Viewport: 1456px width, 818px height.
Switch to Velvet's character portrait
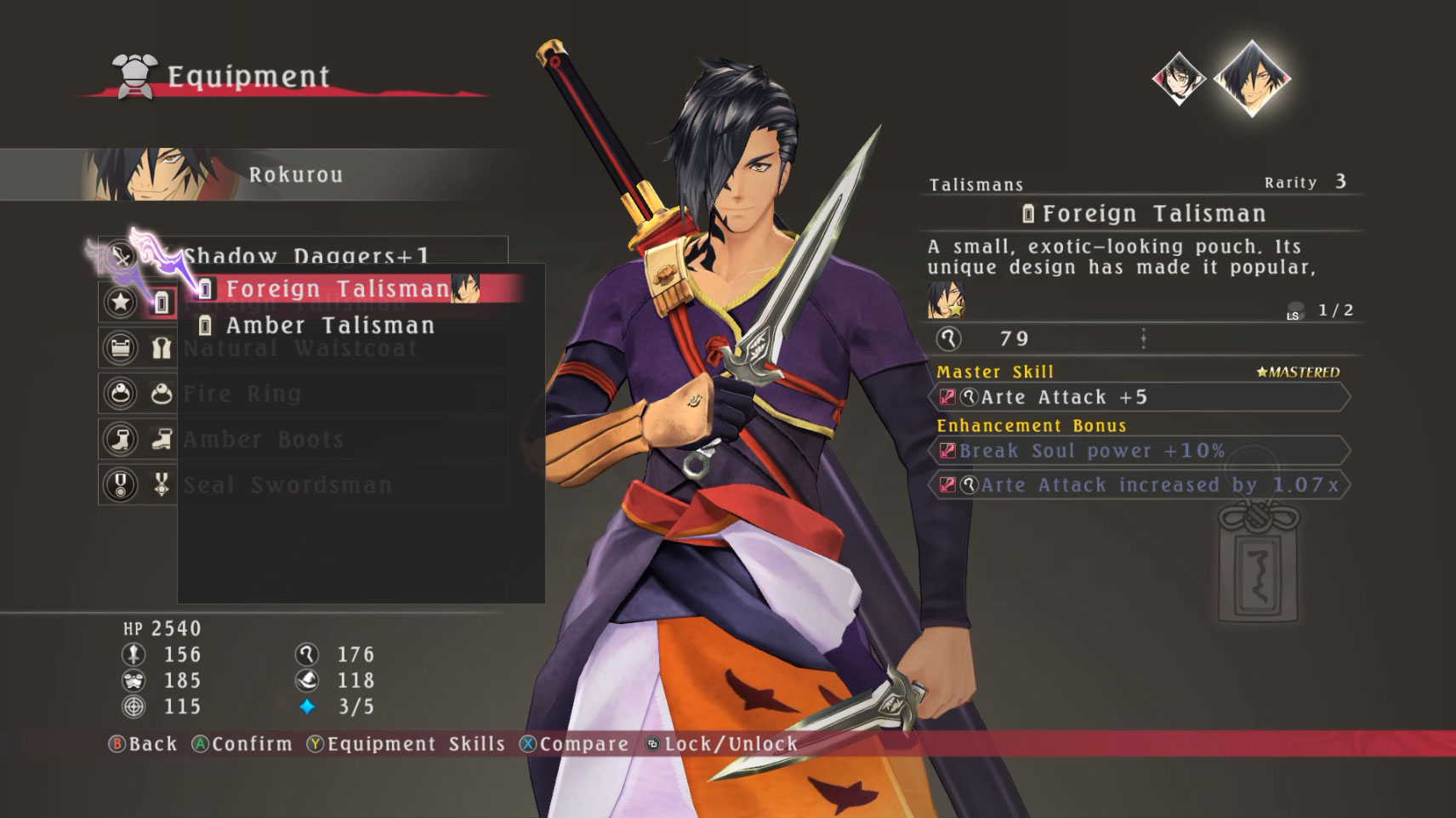click(1178, 79)
